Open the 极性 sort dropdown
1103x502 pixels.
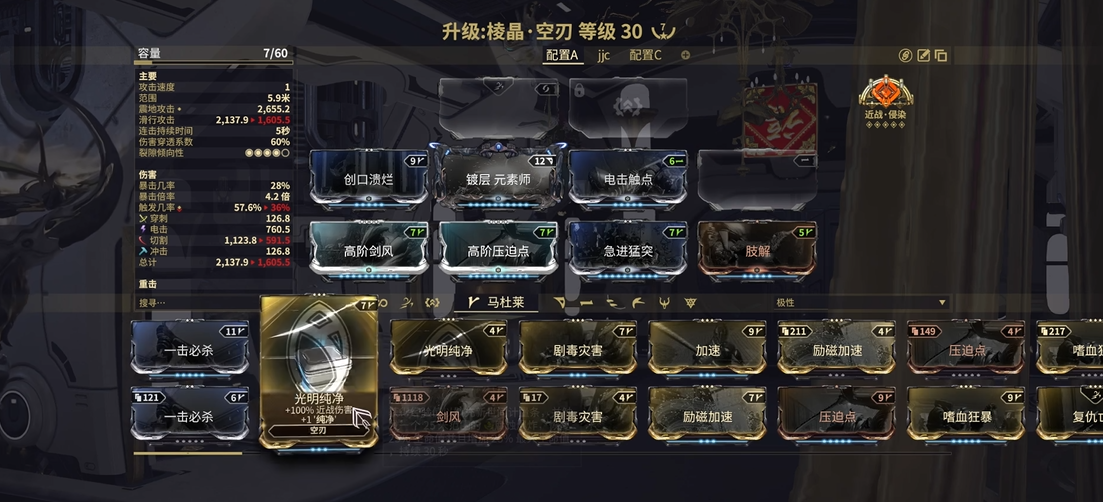[x=858, y=302]
